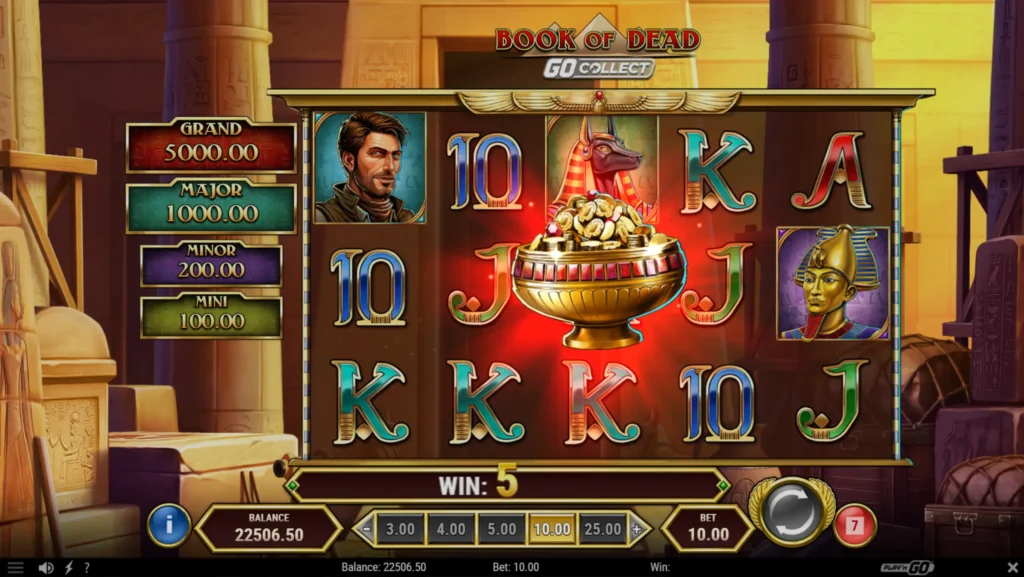Toggle the sound speaker icon
Viewport: 1024px width, 577px height.
(45, 568)
